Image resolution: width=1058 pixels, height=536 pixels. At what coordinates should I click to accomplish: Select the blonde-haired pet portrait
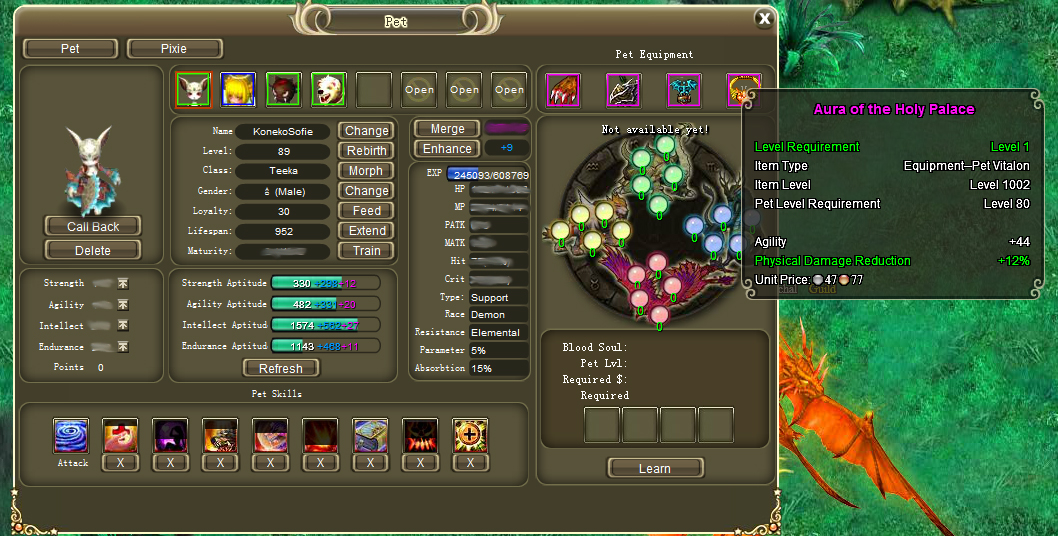(238, 90)
